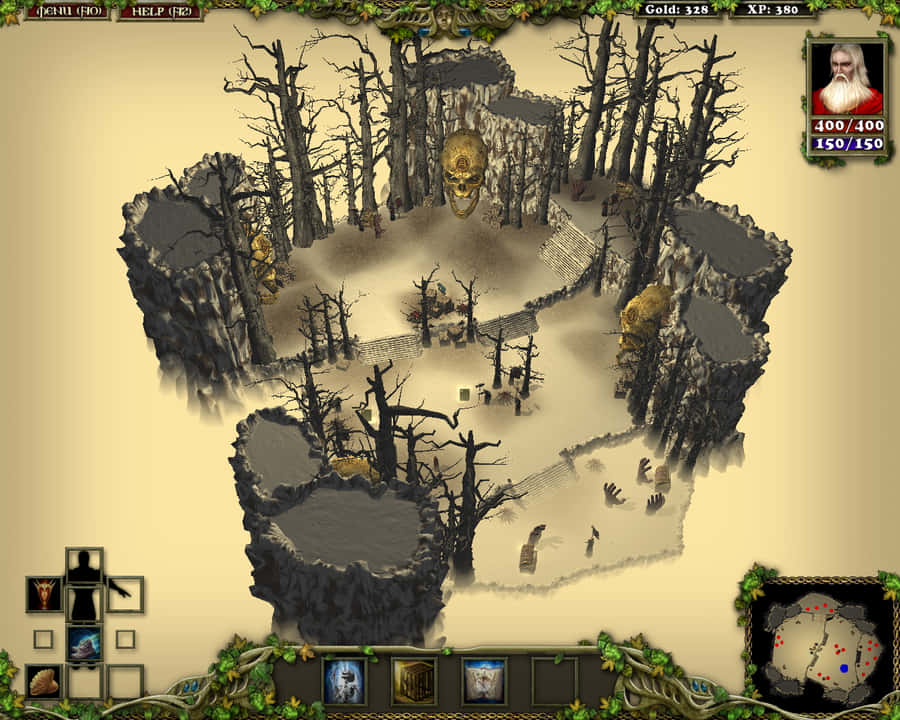Select the seashell item slot

(x=44, y=681)
